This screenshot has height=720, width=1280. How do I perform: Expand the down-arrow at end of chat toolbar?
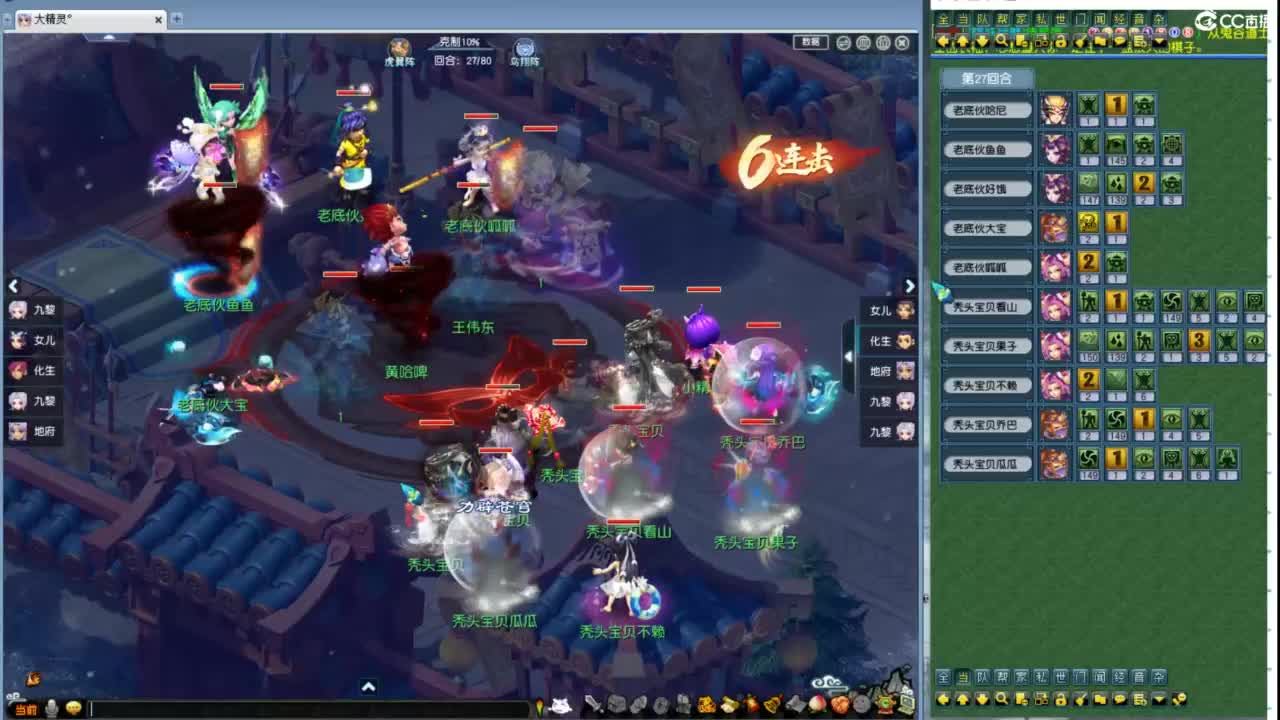click(x=1158, y=41)
